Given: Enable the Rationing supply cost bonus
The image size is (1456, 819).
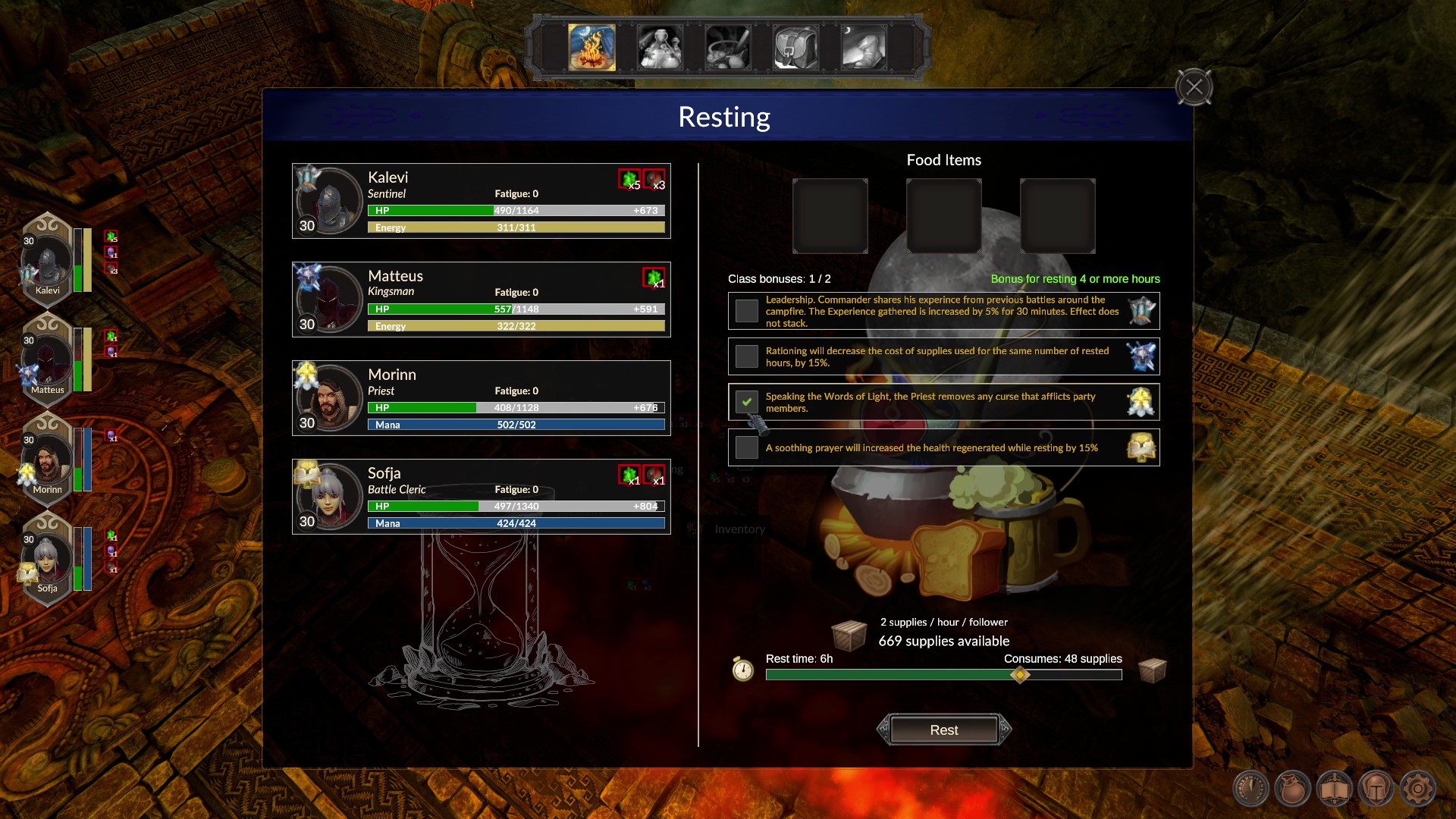Looking at the screenshot, I should (746, 356).
